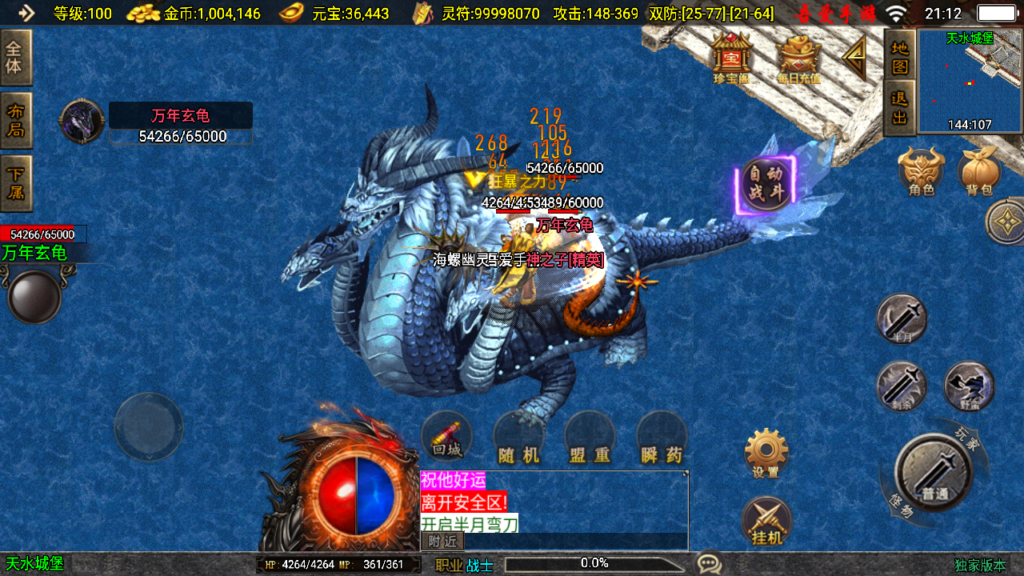
Task: Activate the 野蛮 charge skill
Action: [968, 386]
